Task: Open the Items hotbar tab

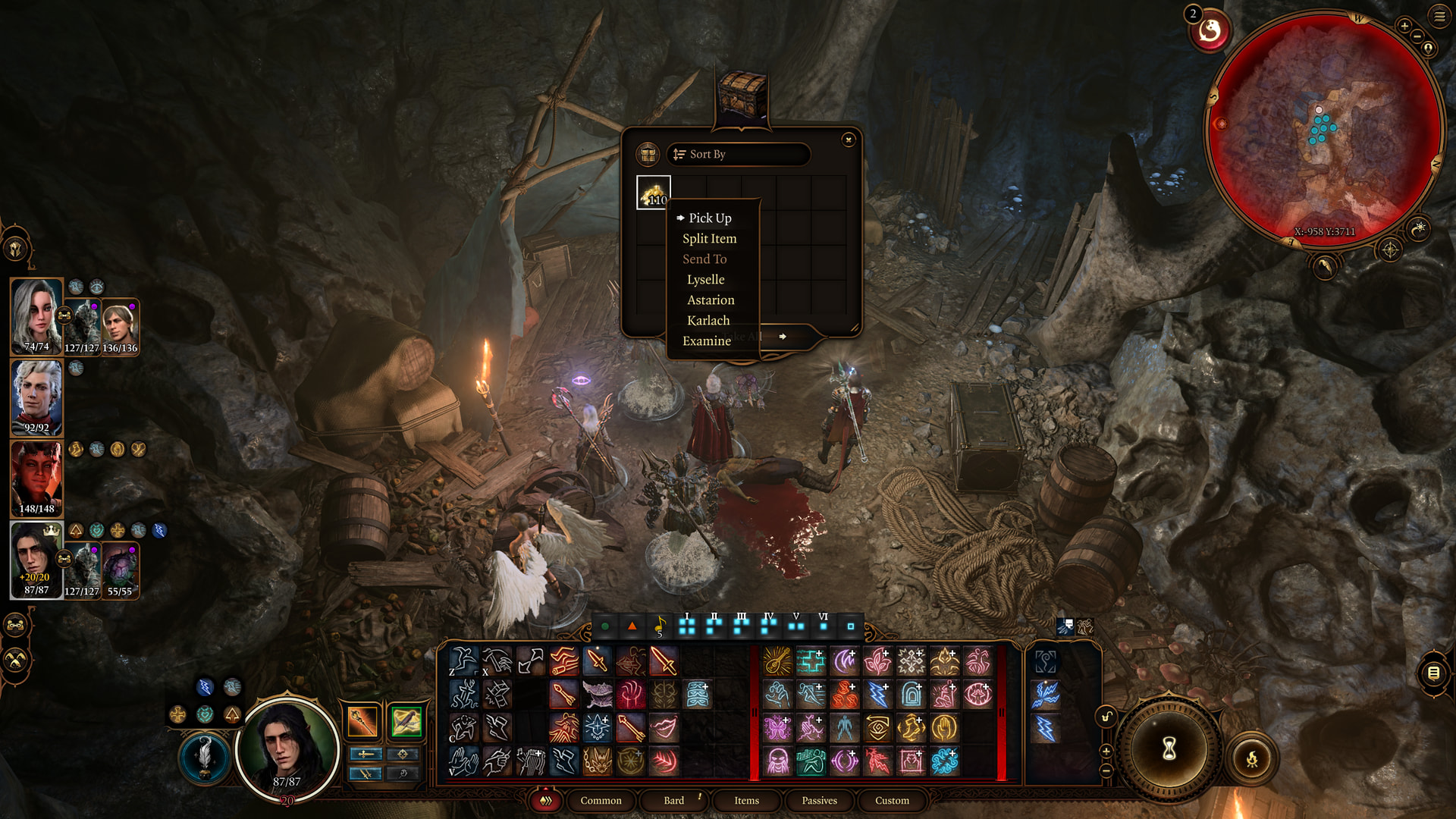Action: (746, 801)
